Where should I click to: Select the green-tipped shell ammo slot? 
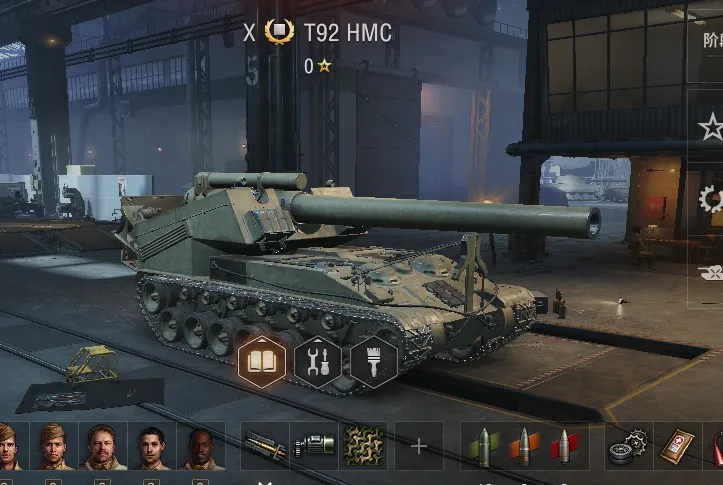tap(484, 446)
